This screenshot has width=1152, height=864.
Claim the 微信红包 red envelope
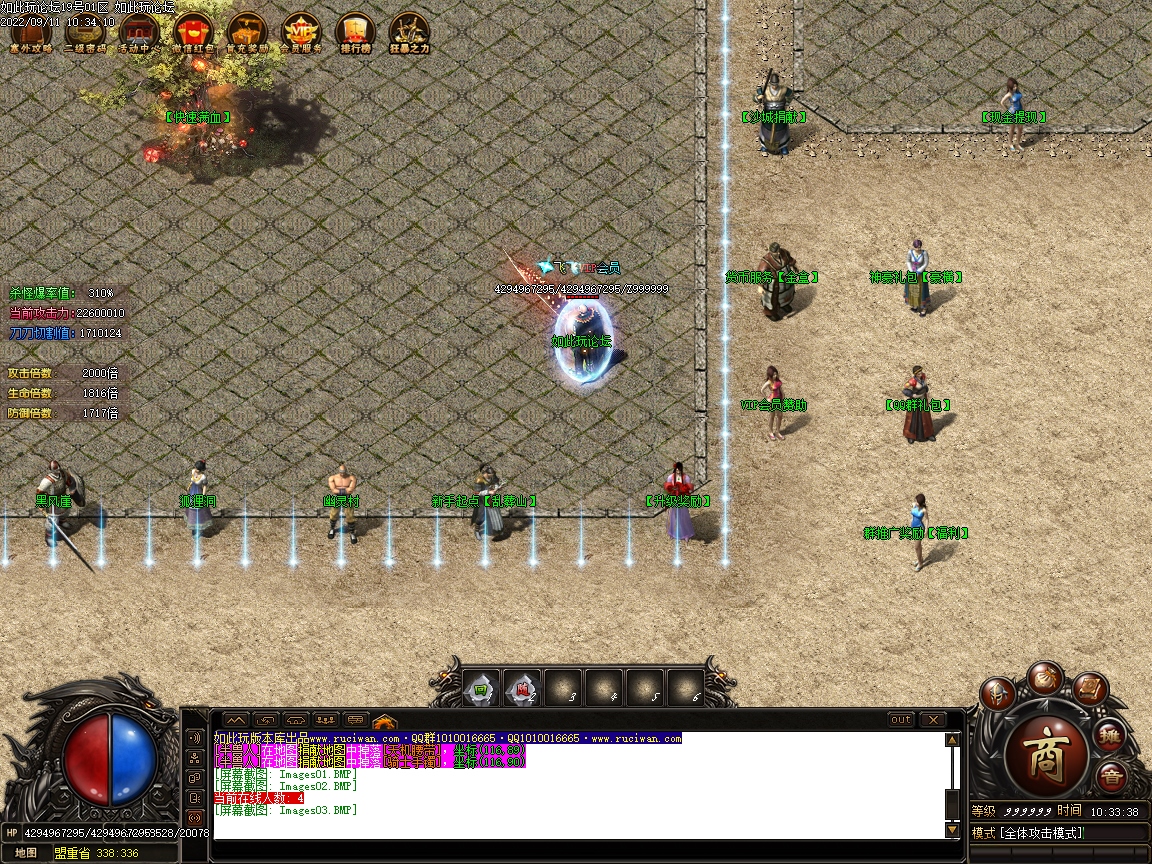tap(193, 32)
